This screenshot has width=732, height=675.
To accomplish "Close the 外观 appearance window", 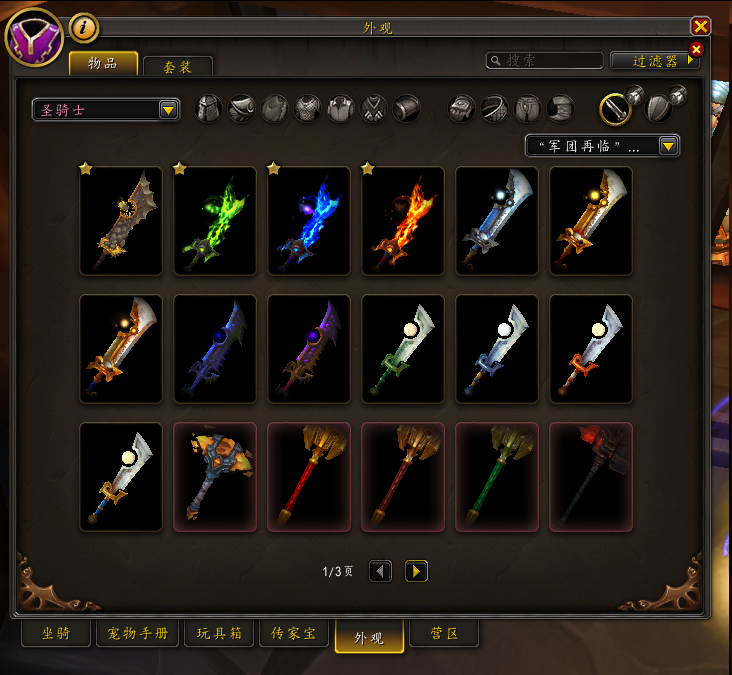I will tap(701, 27).
